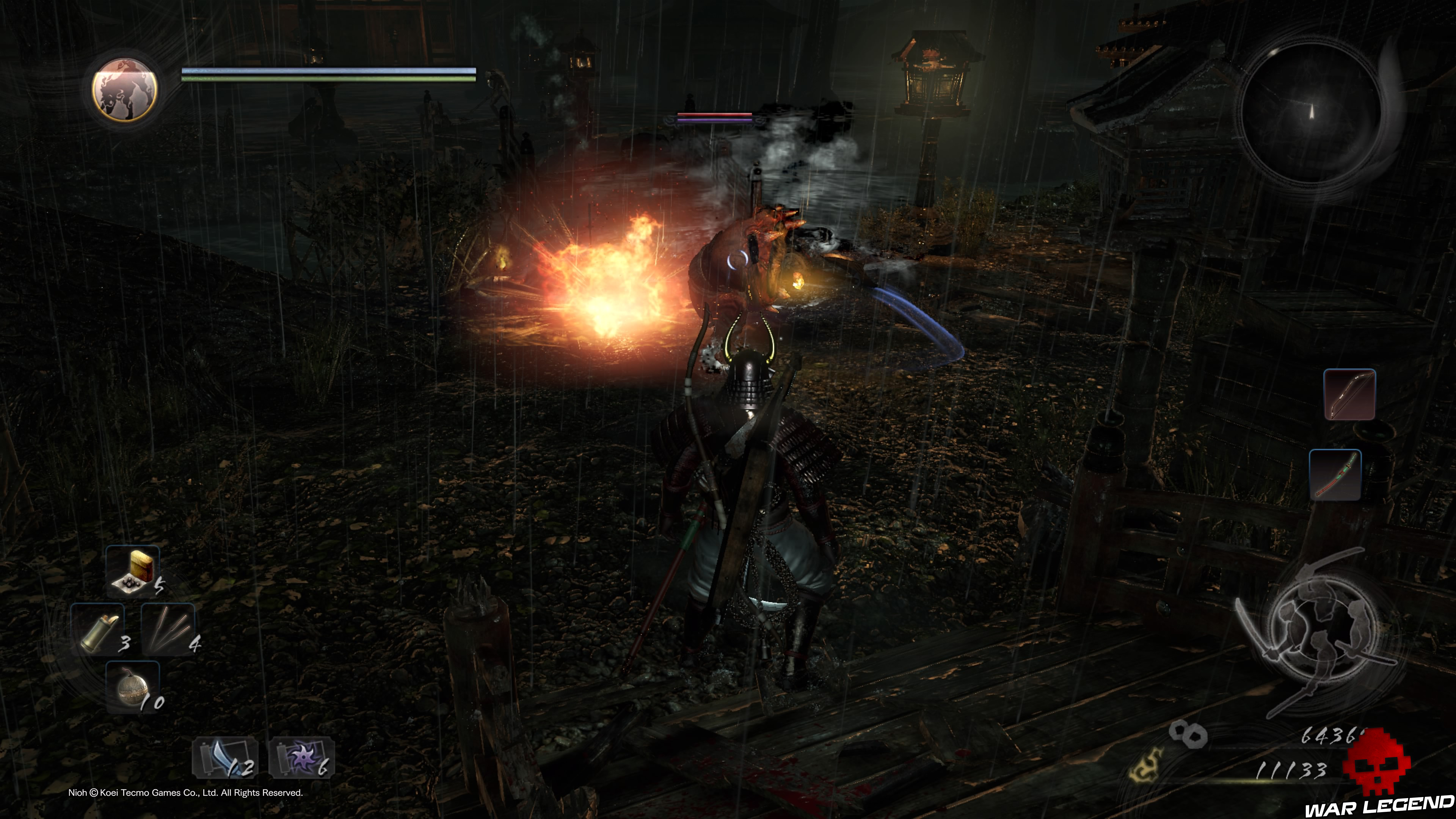
Task: Select the guardian spirit portrait icon
Action: [124, 89]
